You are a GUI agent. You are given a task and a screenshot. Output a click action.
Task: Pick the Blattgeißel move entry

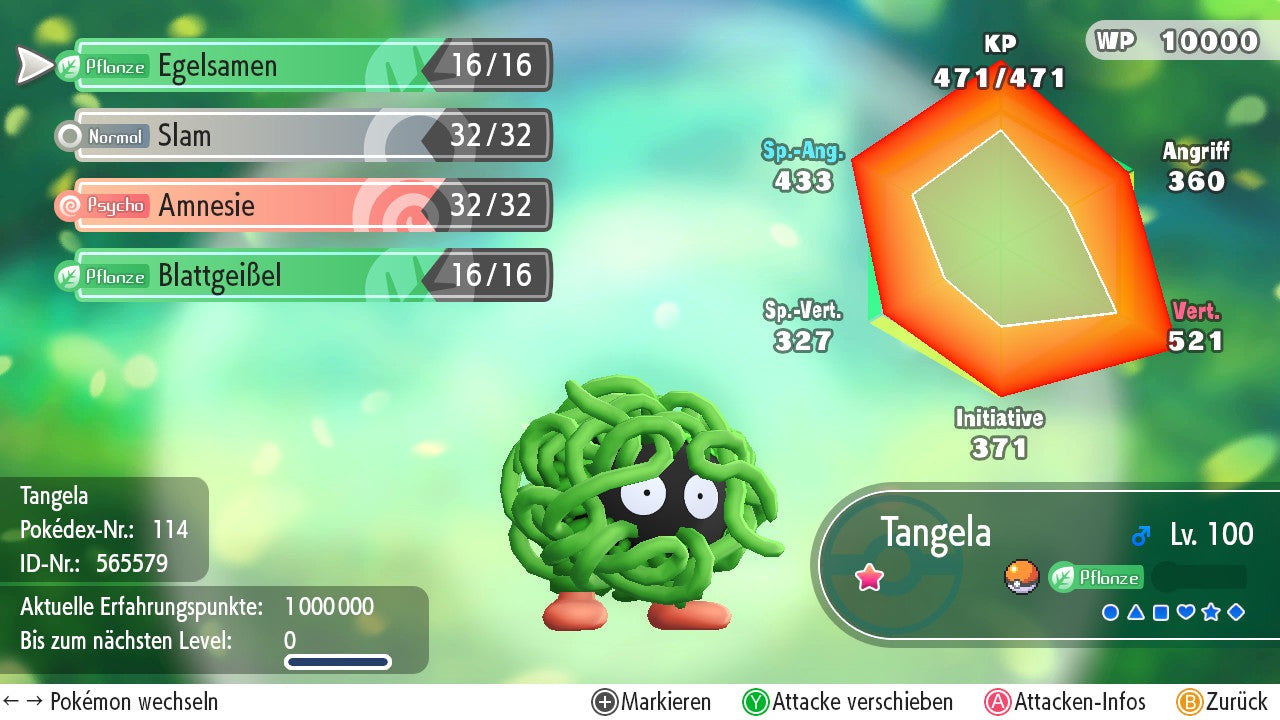[310, 276]
